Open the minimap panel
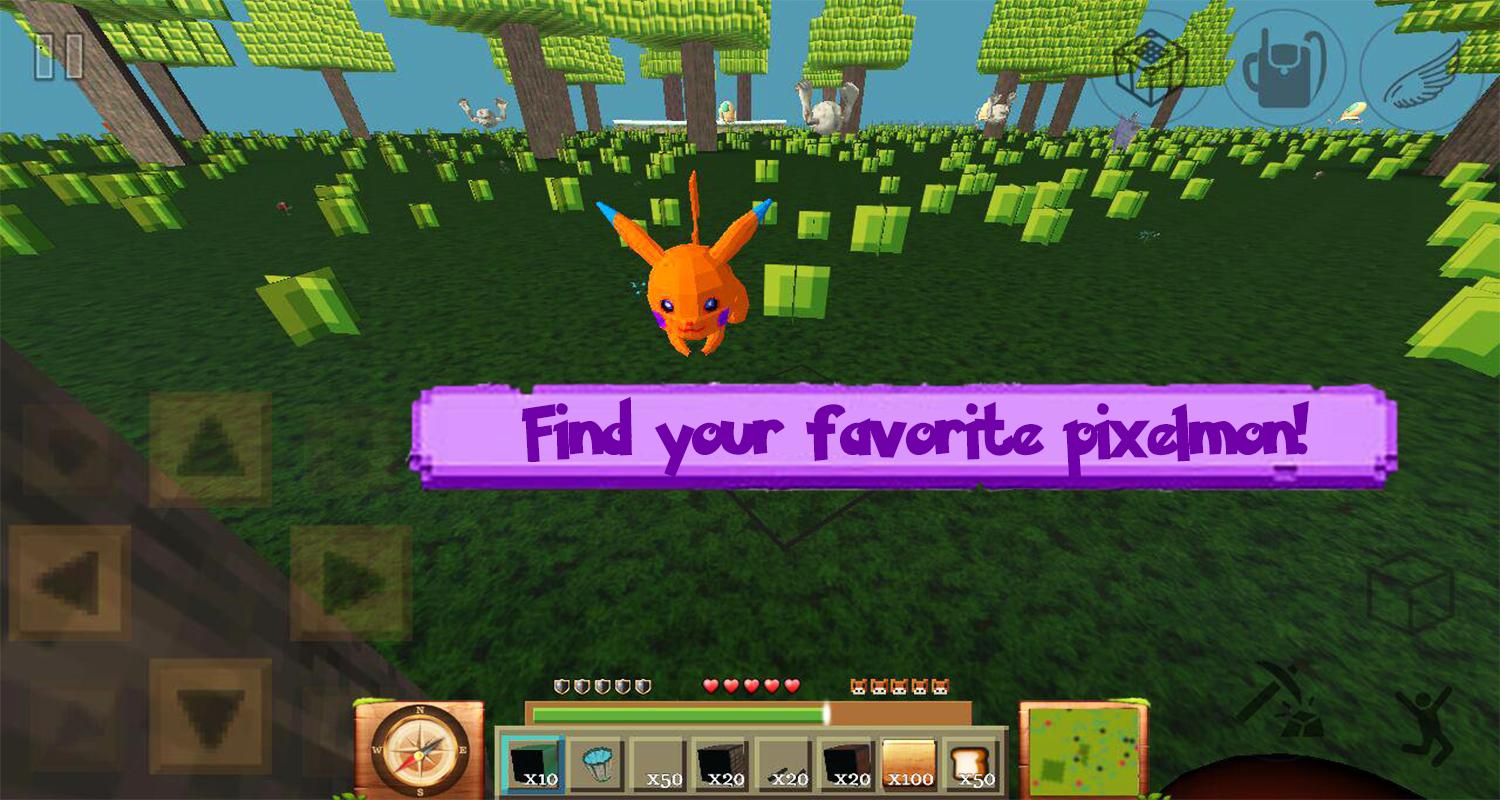Viewport: 1500px width, 800px height. pos(1083,750)
